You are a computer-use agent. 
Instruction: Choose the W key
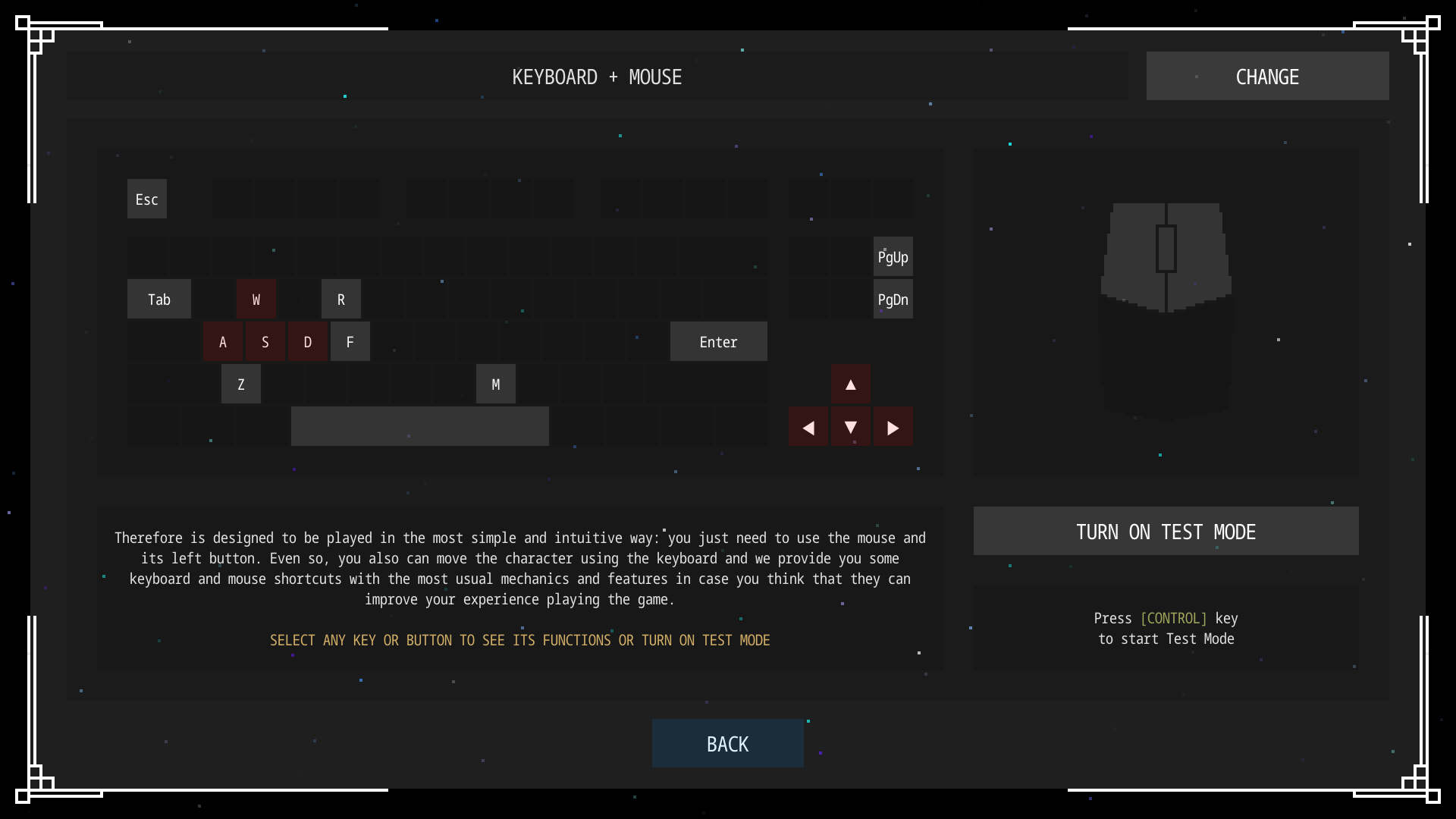(256, 299)
